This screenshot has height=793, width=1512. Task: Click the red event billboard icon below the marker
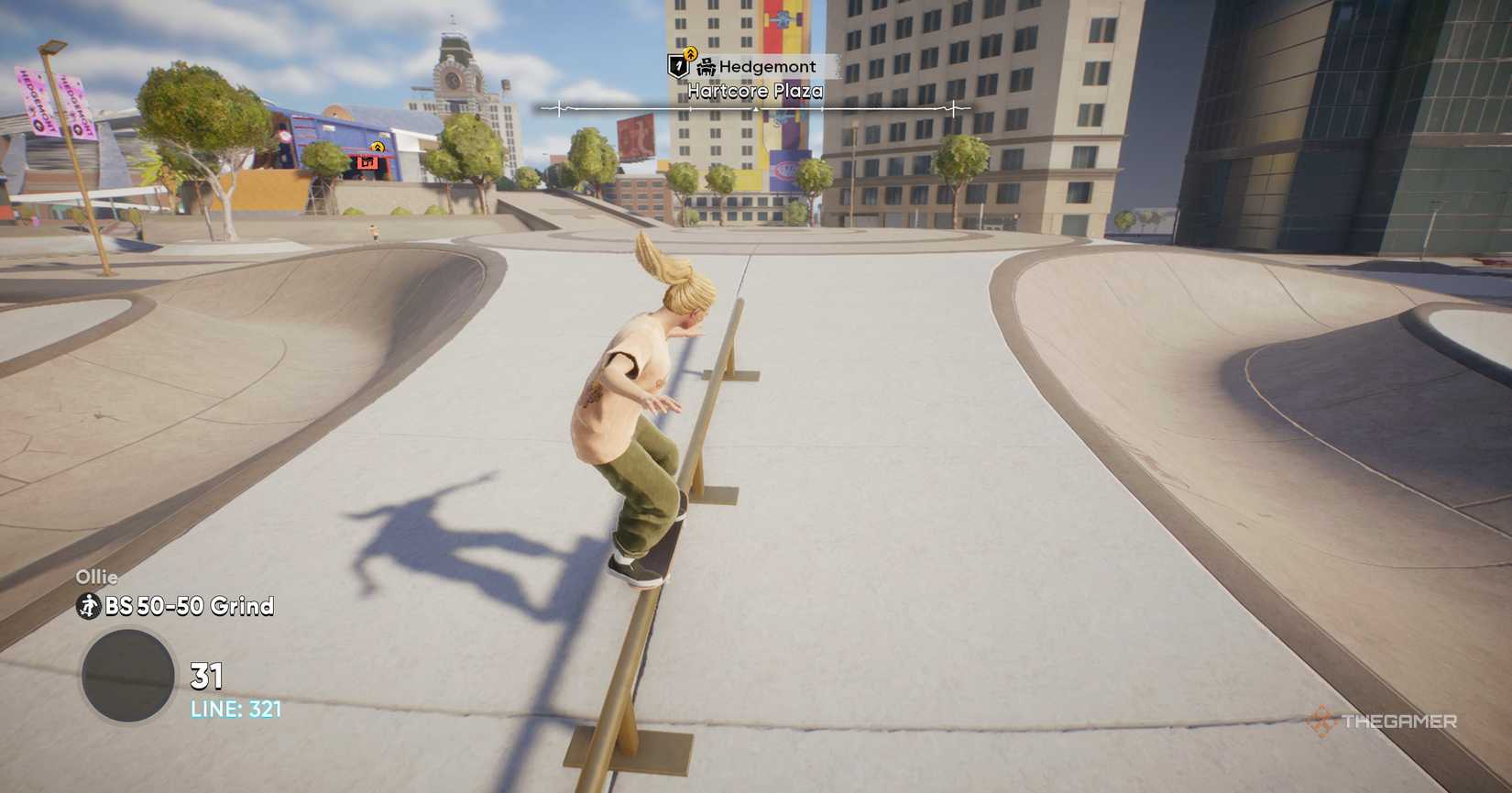[367, 162]
